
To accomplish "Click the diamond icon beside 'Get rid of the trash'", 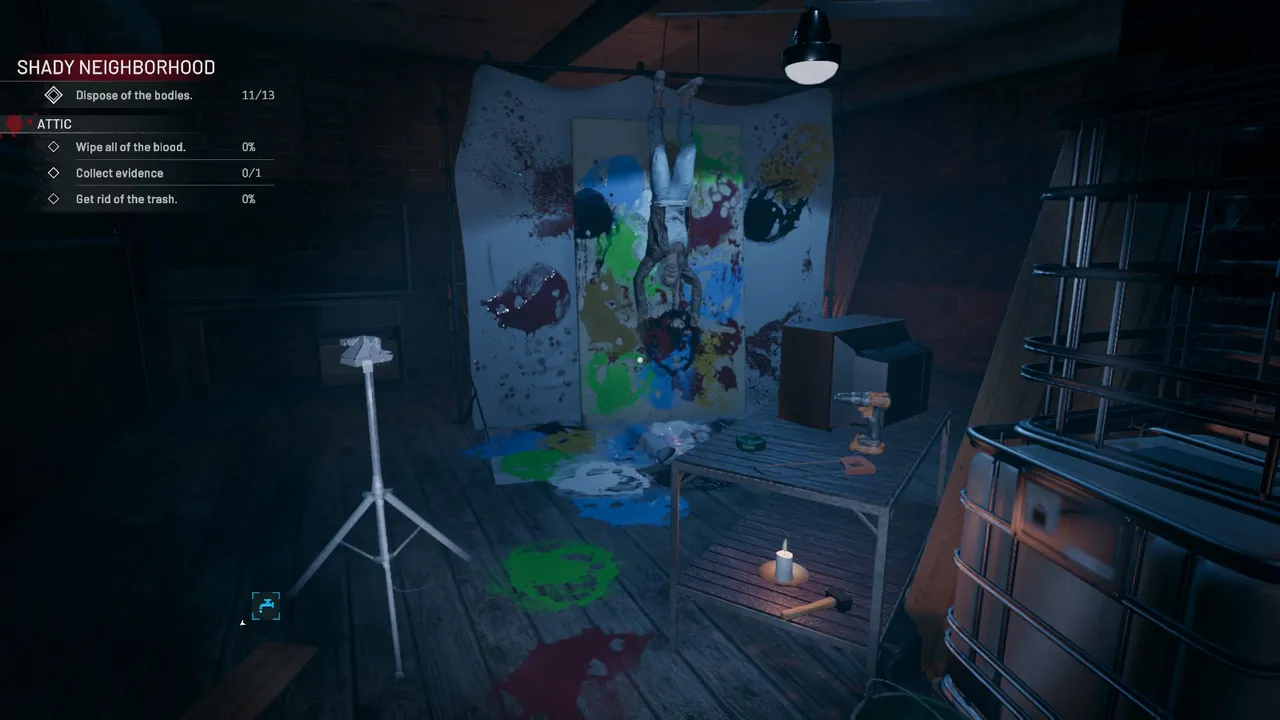I will coord(54,198).
